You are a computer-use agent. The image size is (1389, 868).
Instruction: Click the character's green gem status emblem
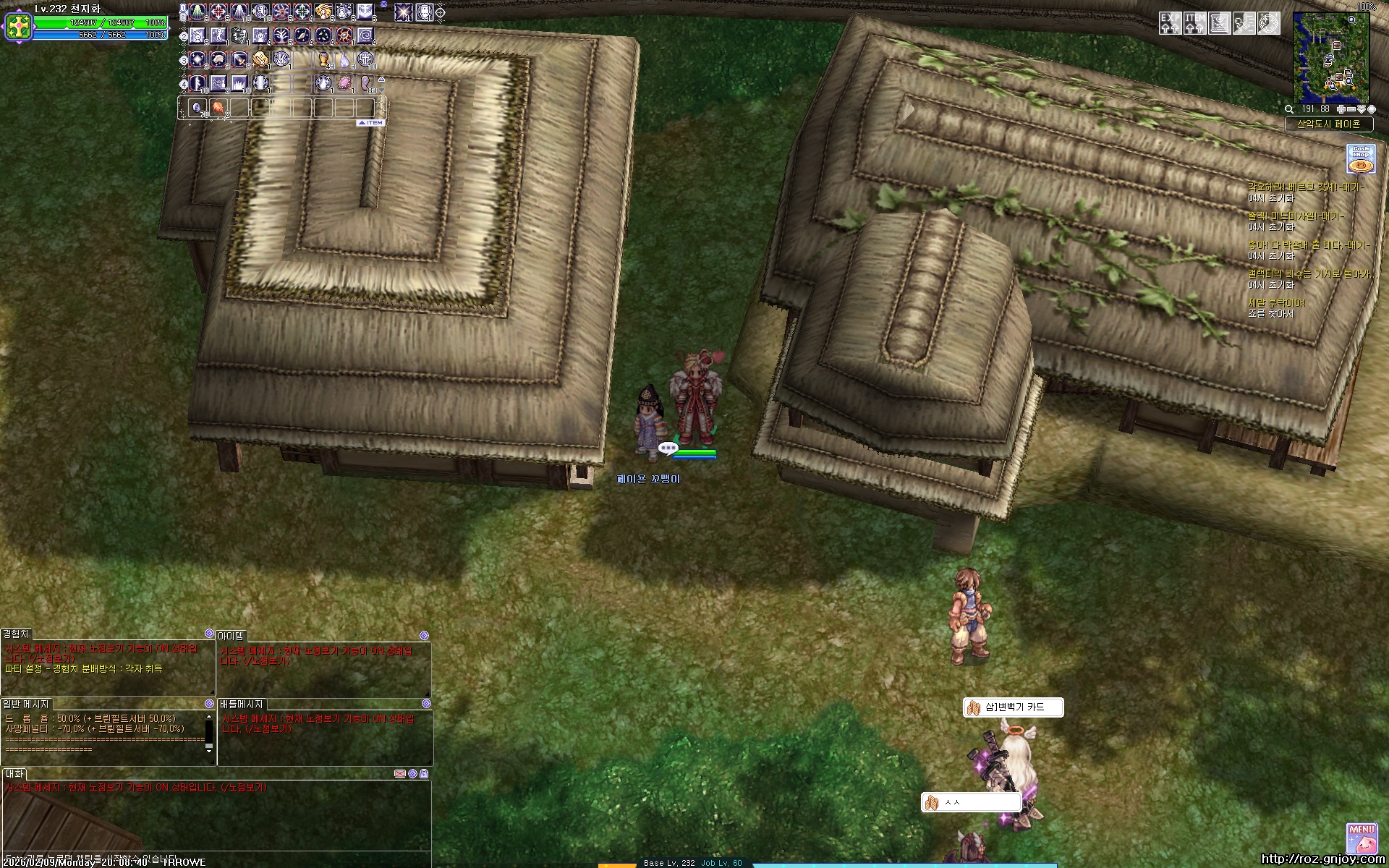[17, 27]
